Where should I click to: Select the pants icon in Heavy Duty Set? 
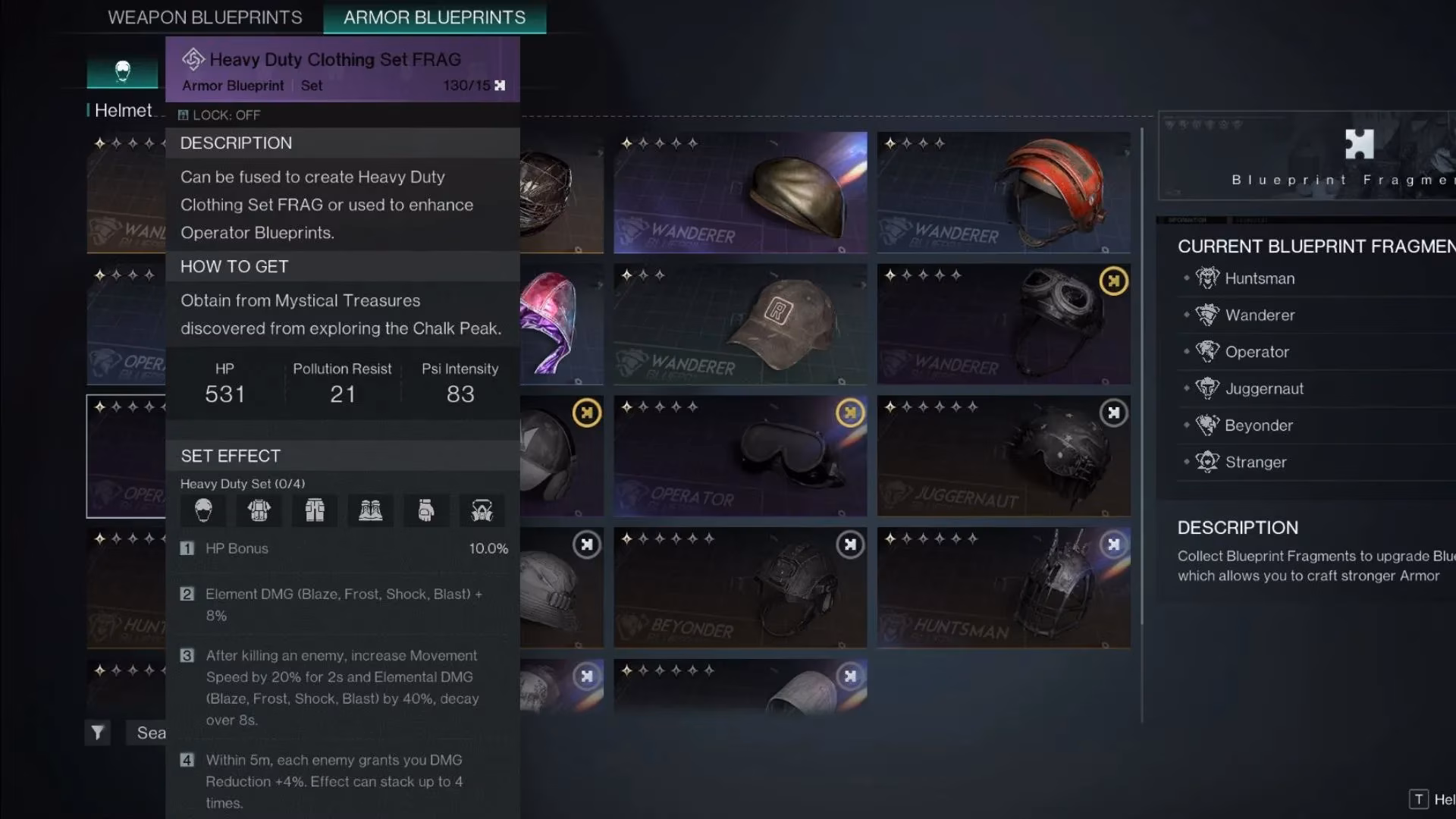[x=314, y=510]
